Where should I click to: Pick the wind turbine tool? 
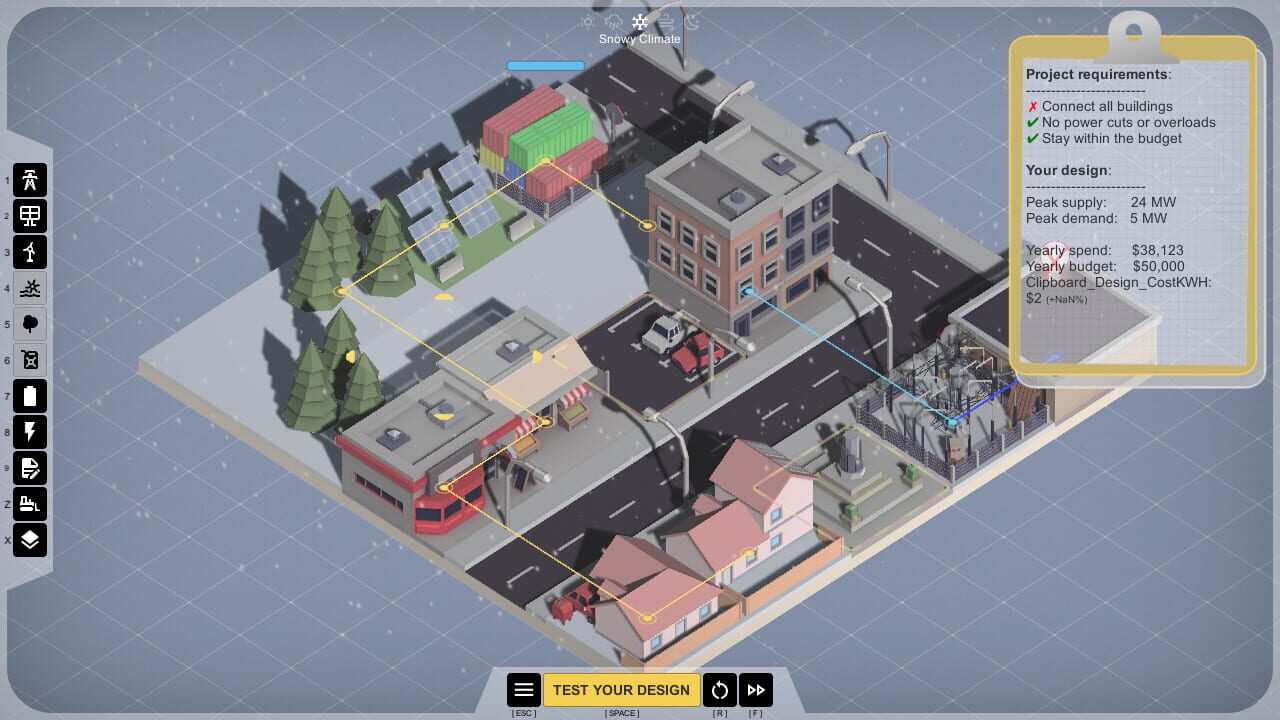tap(30, 252)
